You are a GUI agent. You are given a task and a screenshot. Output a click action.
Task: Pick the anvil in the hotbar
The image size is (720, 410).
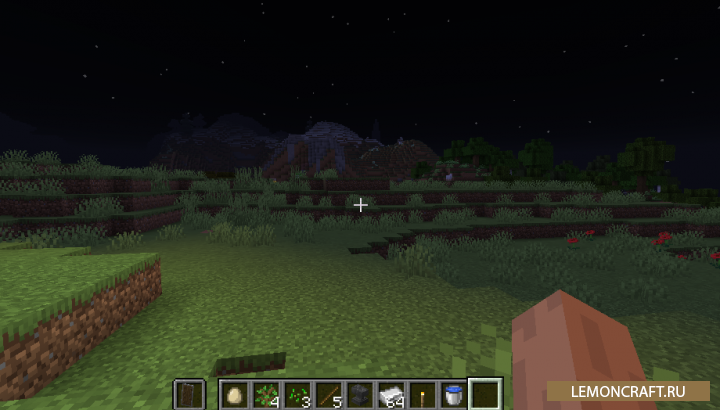coord(360,394)
